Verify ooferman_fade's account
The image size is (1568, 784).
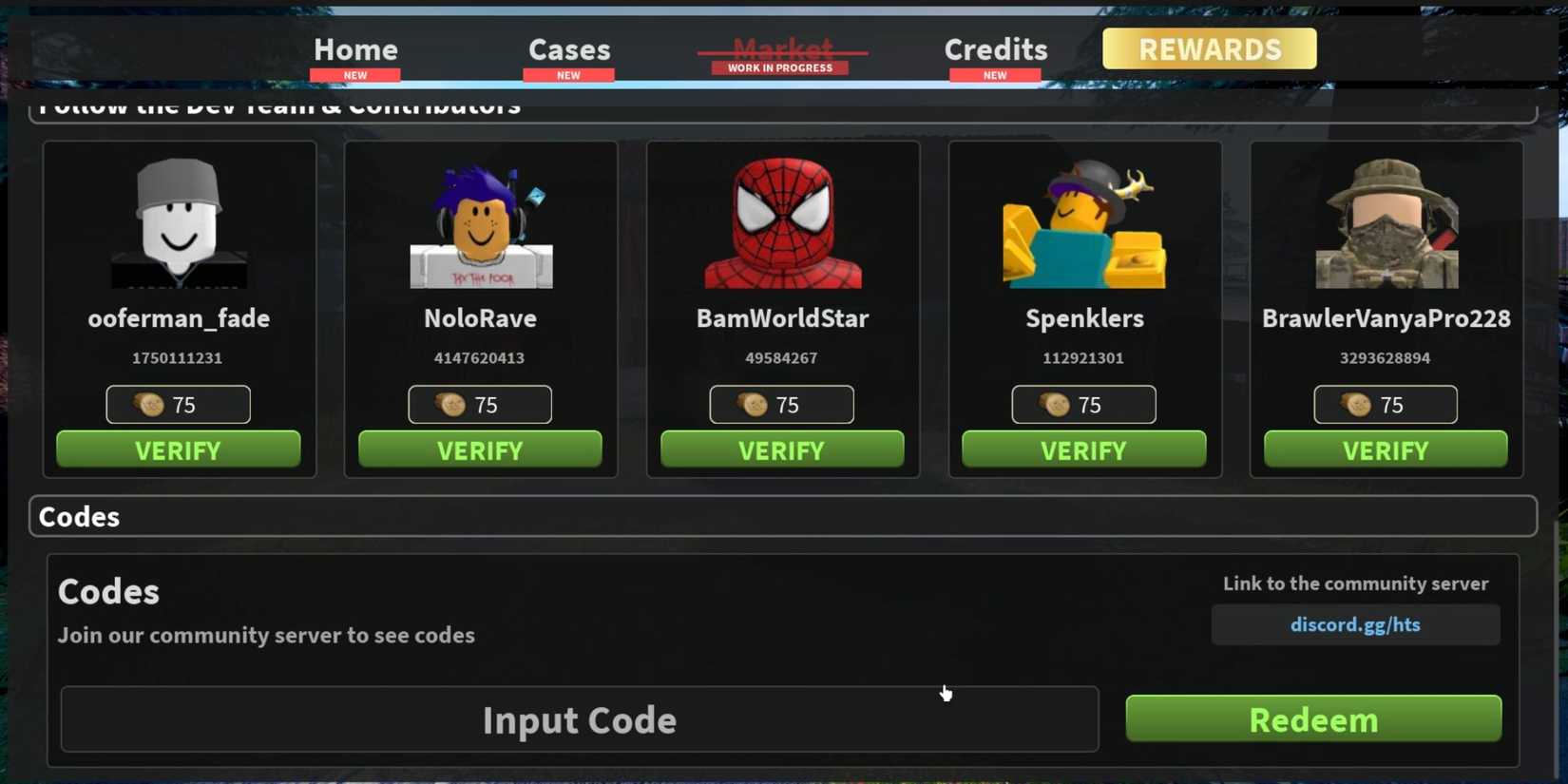tap(179, 449)
